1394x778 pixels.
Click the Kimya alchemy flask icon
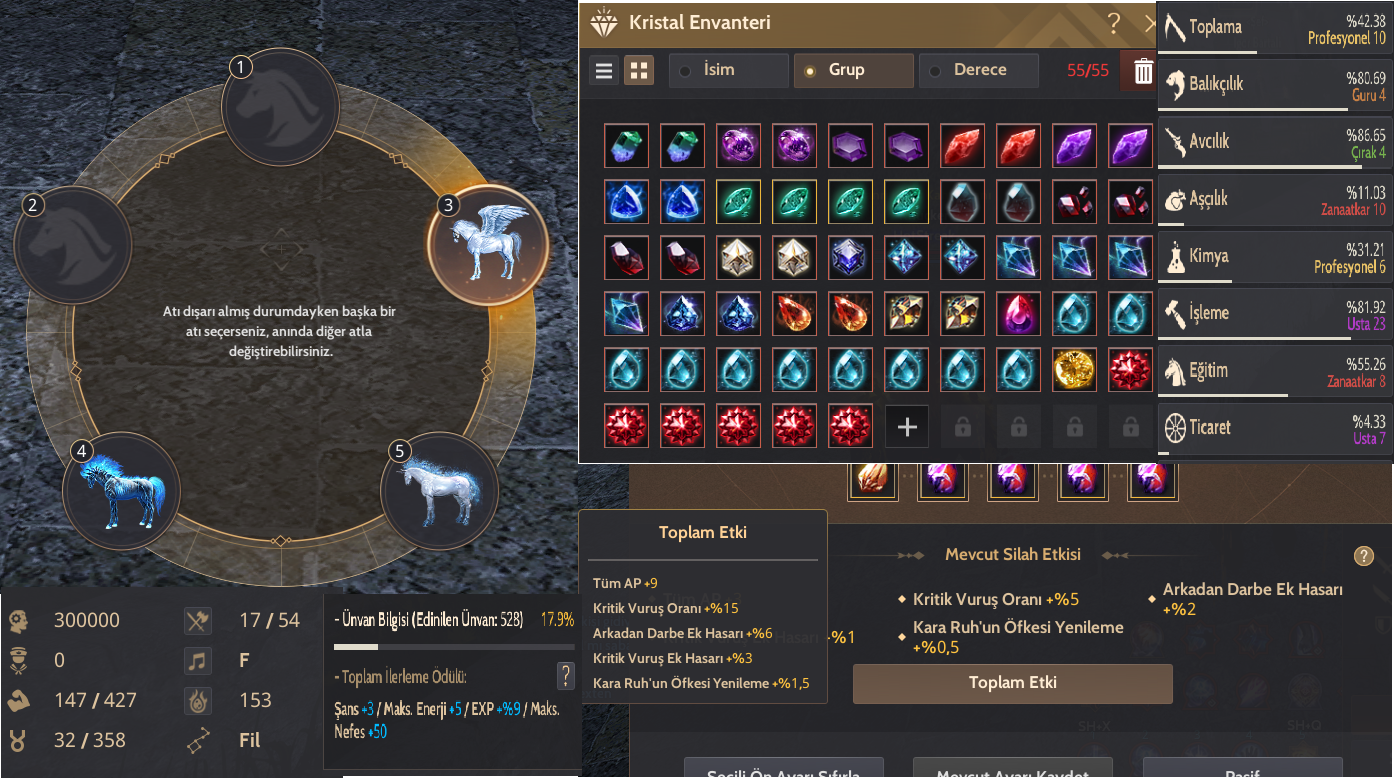tap(1177, 256)
